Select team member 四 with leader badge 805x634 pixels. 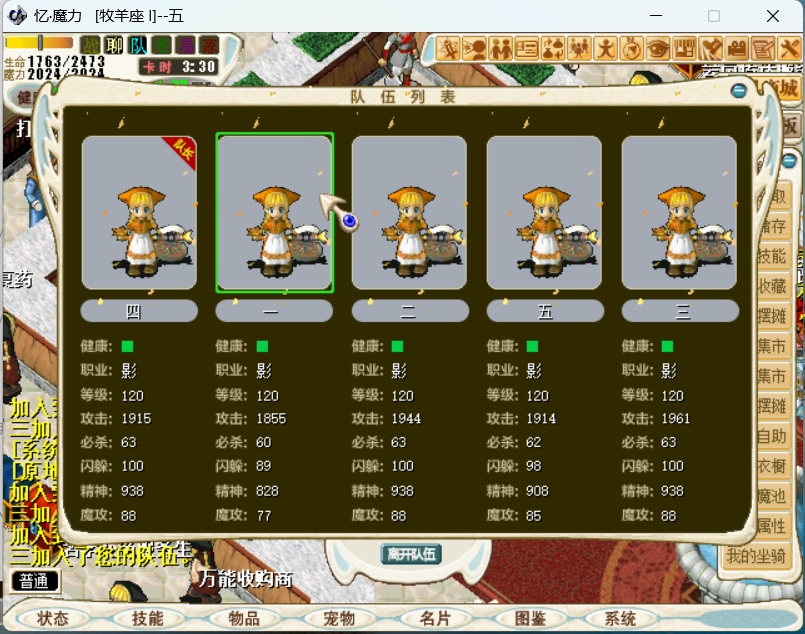click(x=139, y=213)
